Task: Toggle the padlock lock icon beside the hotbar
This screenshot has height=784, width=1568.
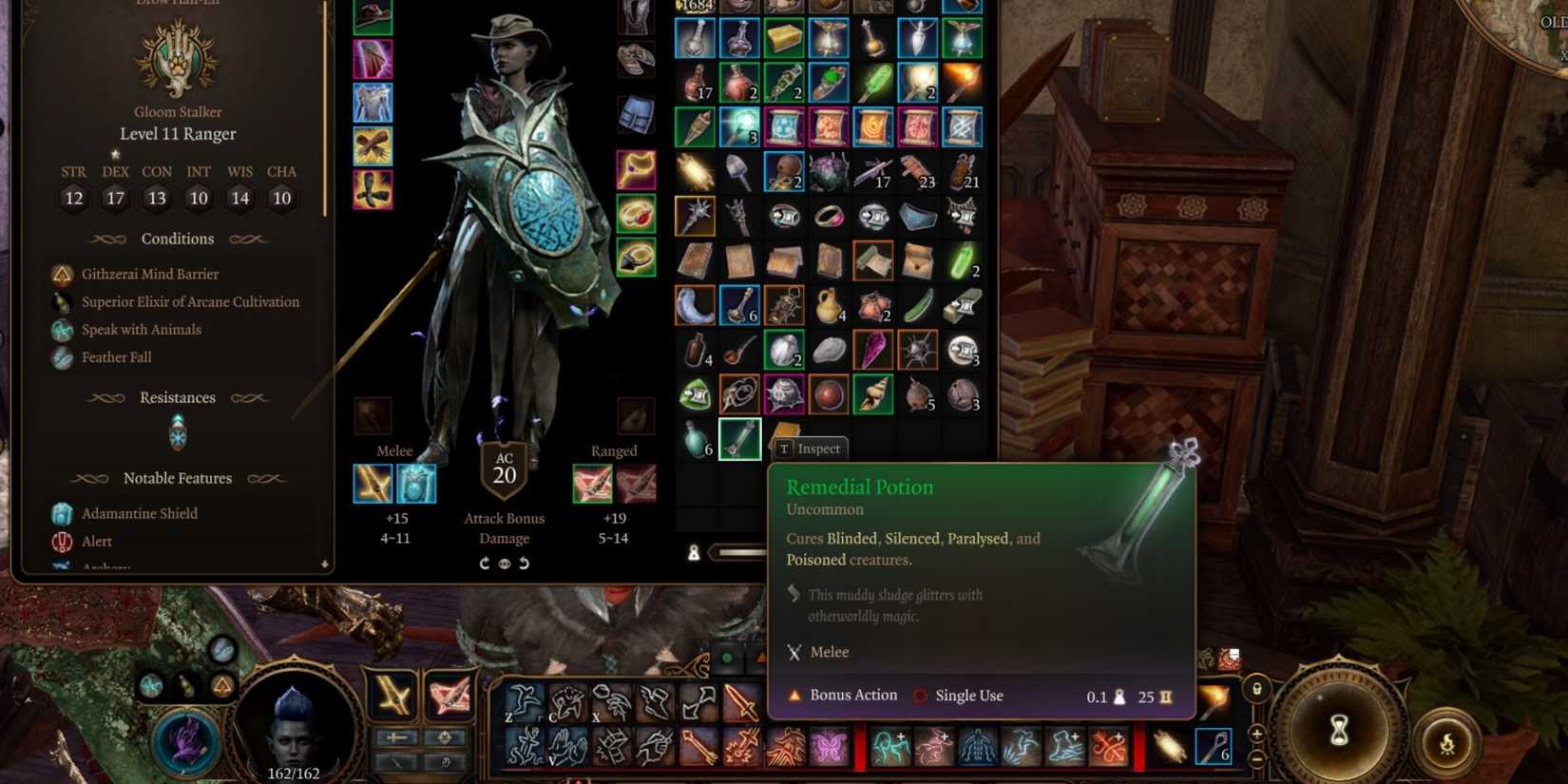Action: (1257, 689)
